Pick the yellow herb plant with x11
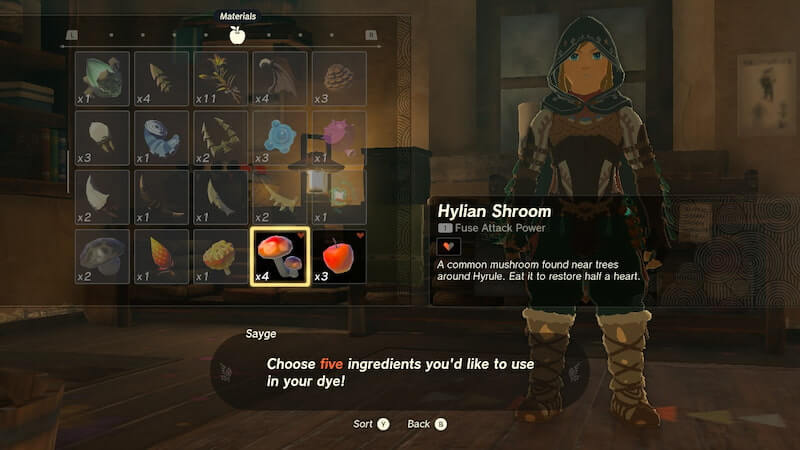Screen dimensions: 800x450 (x=221, y=78)
